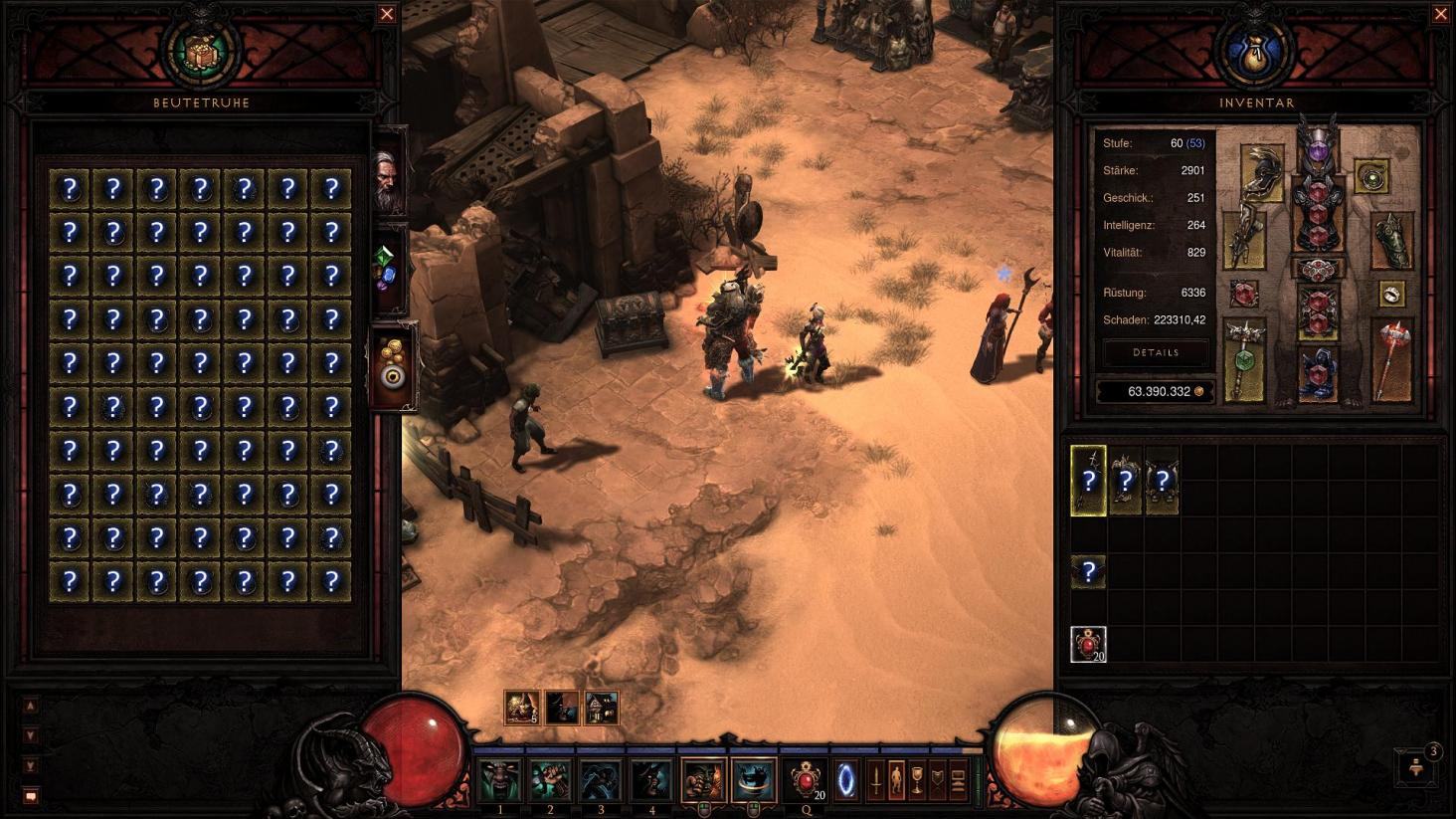Screen dimensions: 1456x819
Task: Open the skills menu with the sword icon
Action: (x=876, y=780)
